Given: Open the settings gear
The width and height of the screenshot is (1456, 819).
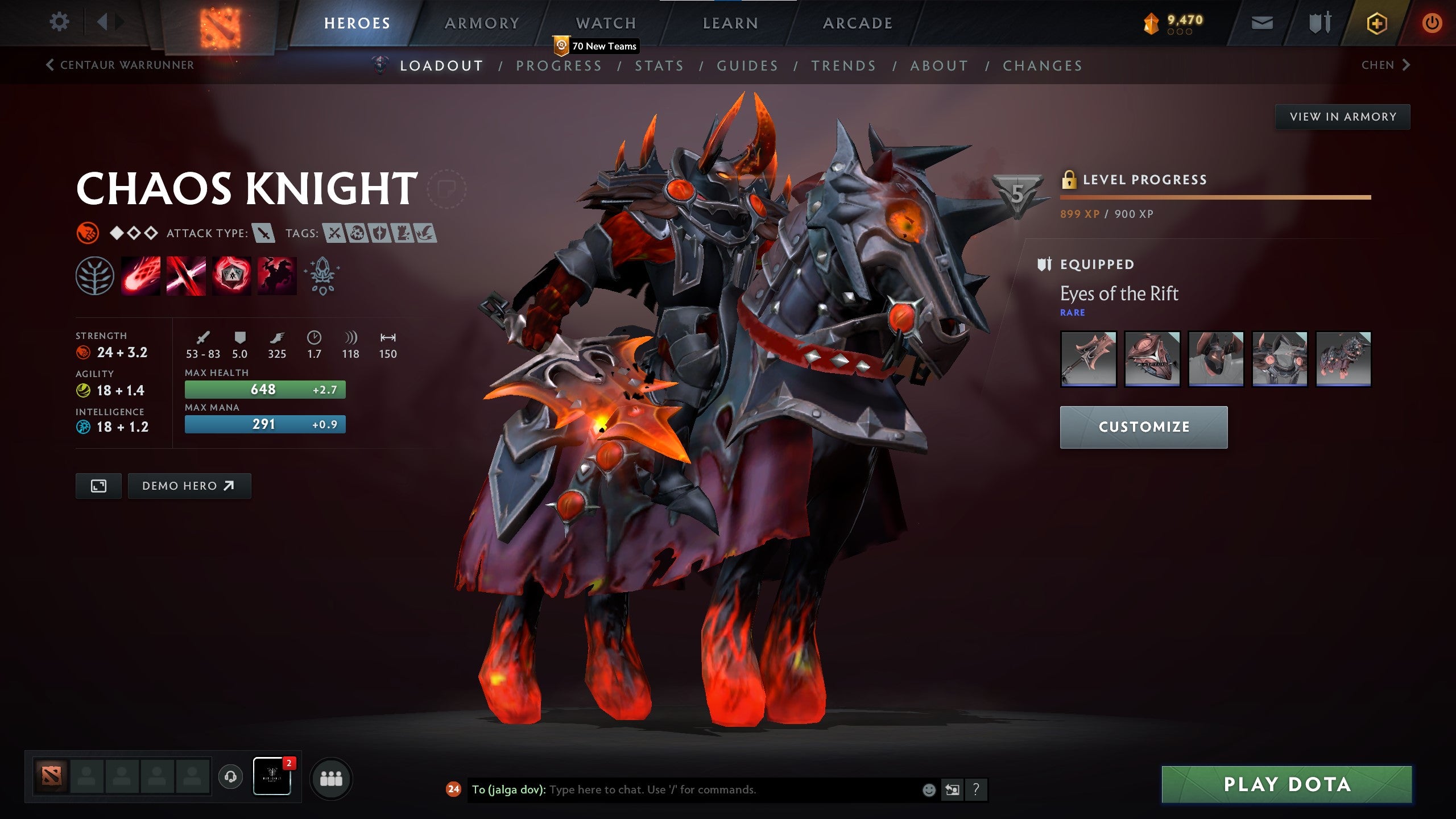Looking at the screenshot, I should coord(59,22).
